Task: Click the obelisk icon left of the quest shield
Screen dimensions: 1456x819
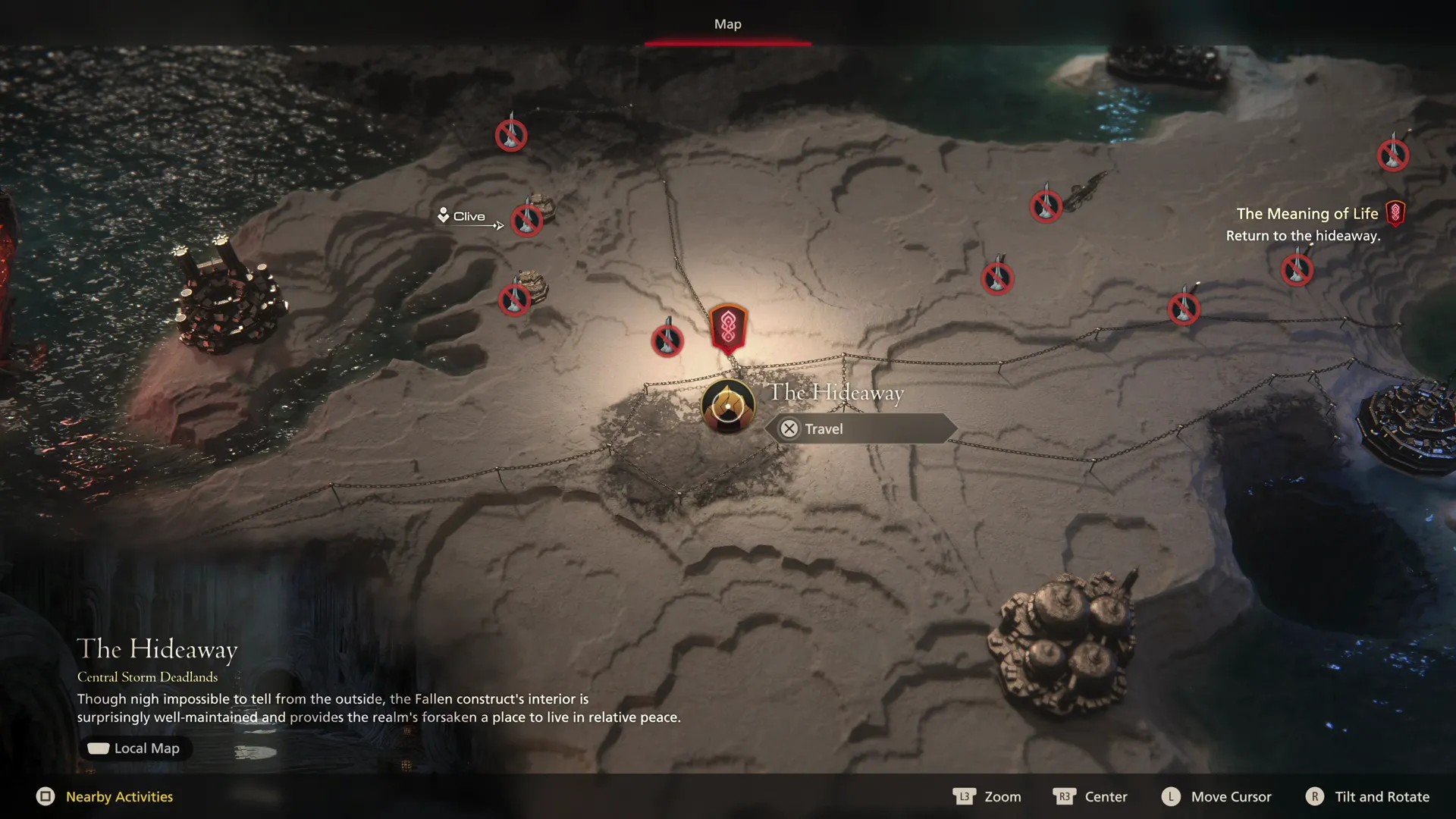Action: (x=667, y=340)
